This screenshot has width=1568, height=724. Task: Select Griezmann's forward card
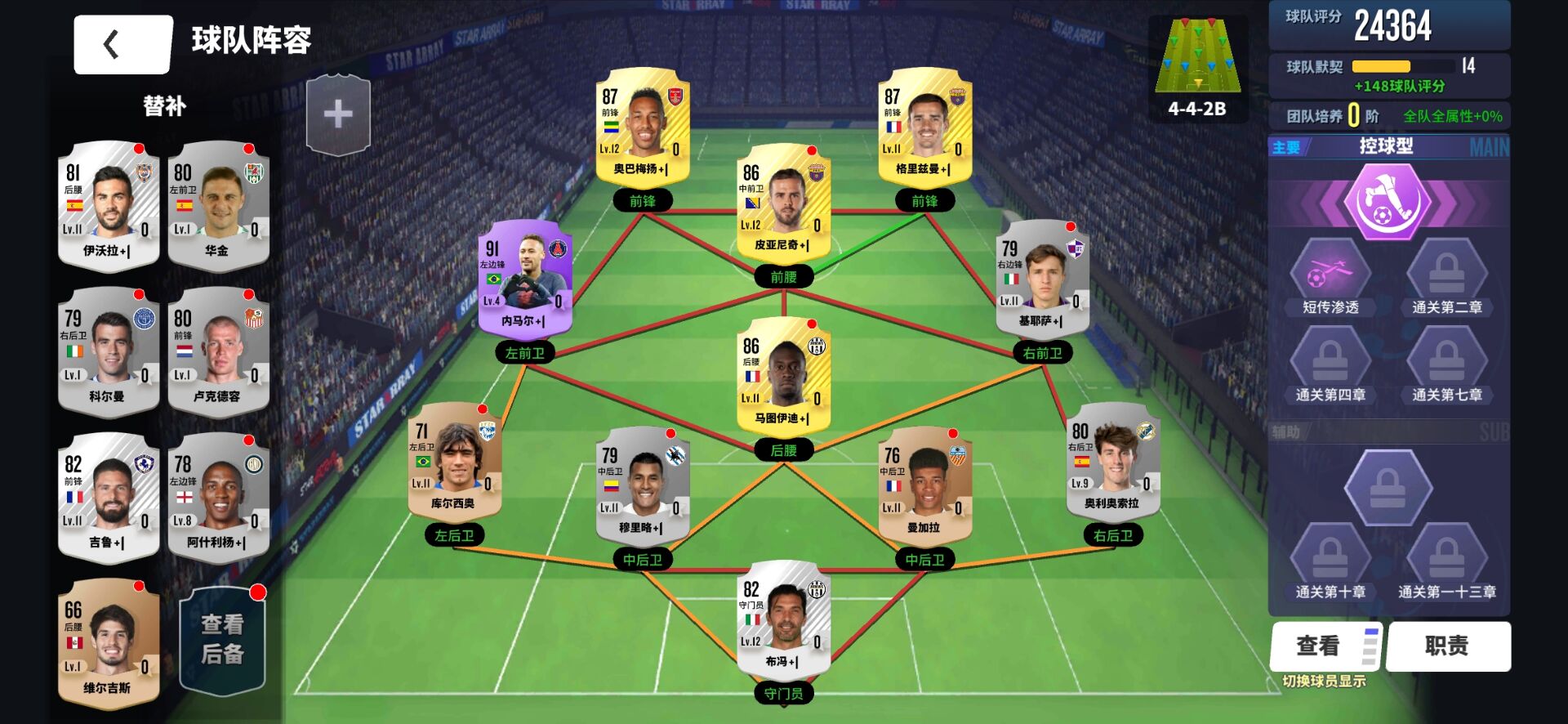(924, 126)
